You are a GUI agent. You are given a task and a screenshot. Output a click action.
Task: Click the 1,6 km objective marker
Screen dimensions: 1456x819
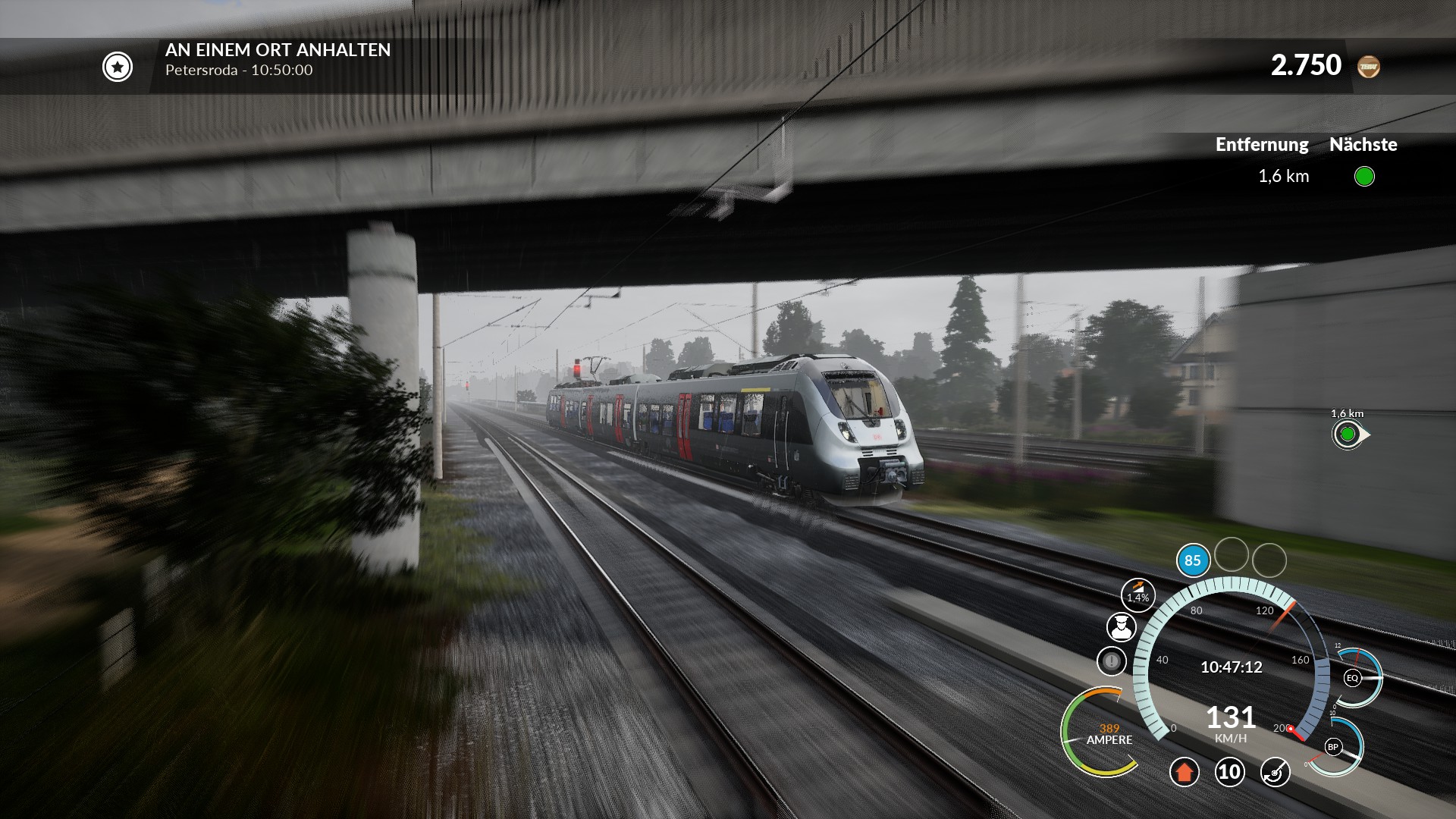(1348, 435)
